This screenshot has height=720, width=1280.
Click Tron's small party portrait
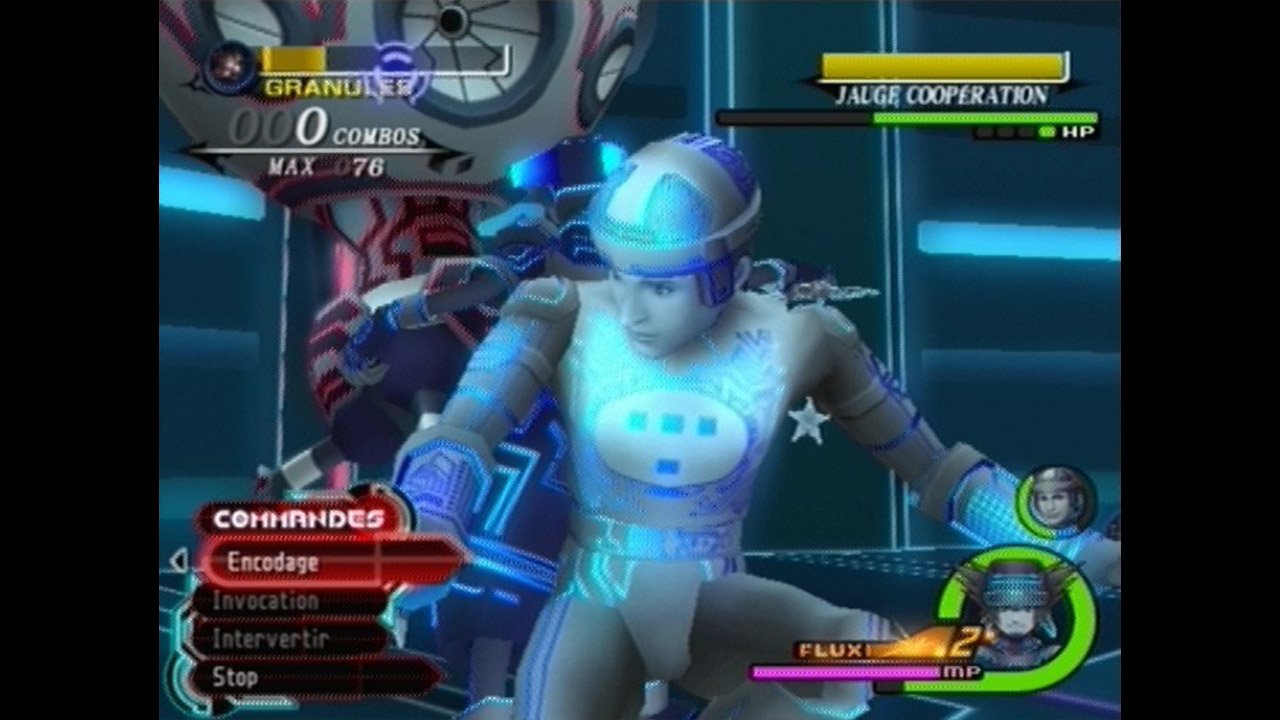1058,499
